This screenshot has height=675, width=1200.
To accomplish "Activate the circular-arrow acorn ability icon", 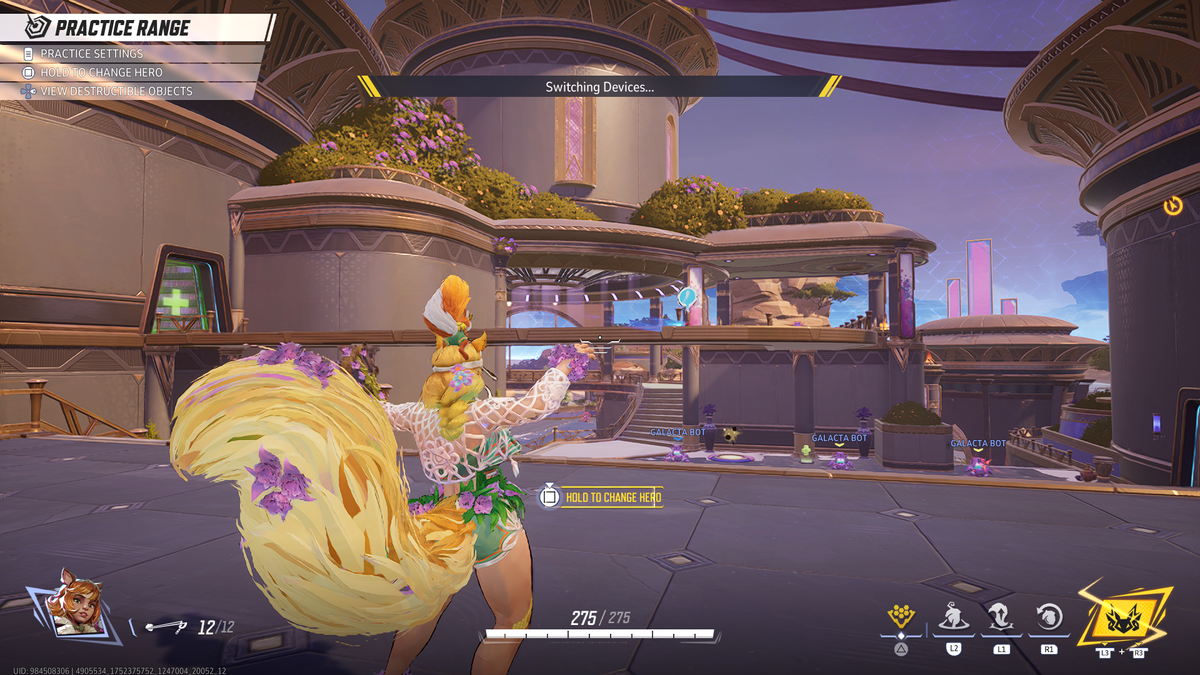I will click(x=1048, y=617).
